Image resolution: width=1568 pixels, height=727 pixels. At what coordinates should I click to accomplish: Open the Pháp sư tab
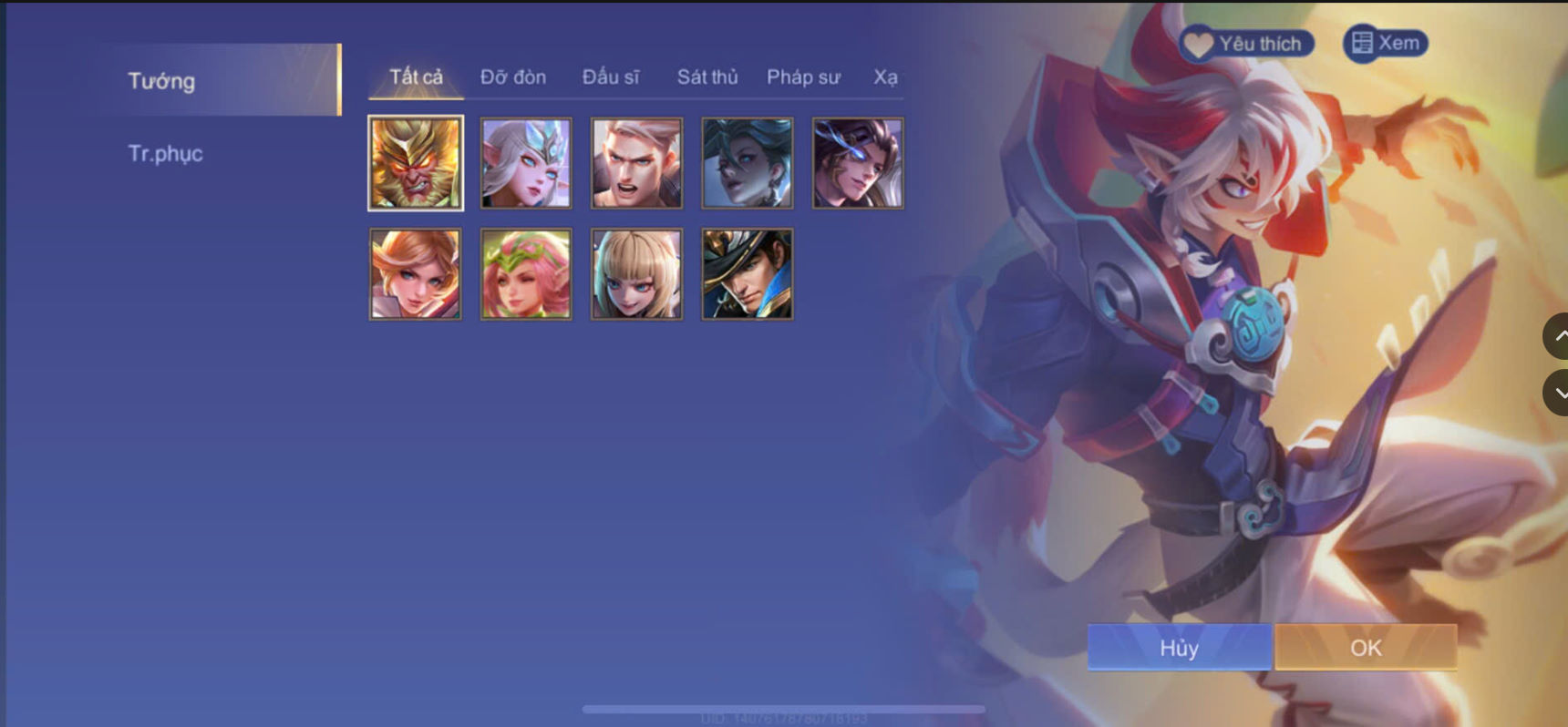tap(803, 77)
